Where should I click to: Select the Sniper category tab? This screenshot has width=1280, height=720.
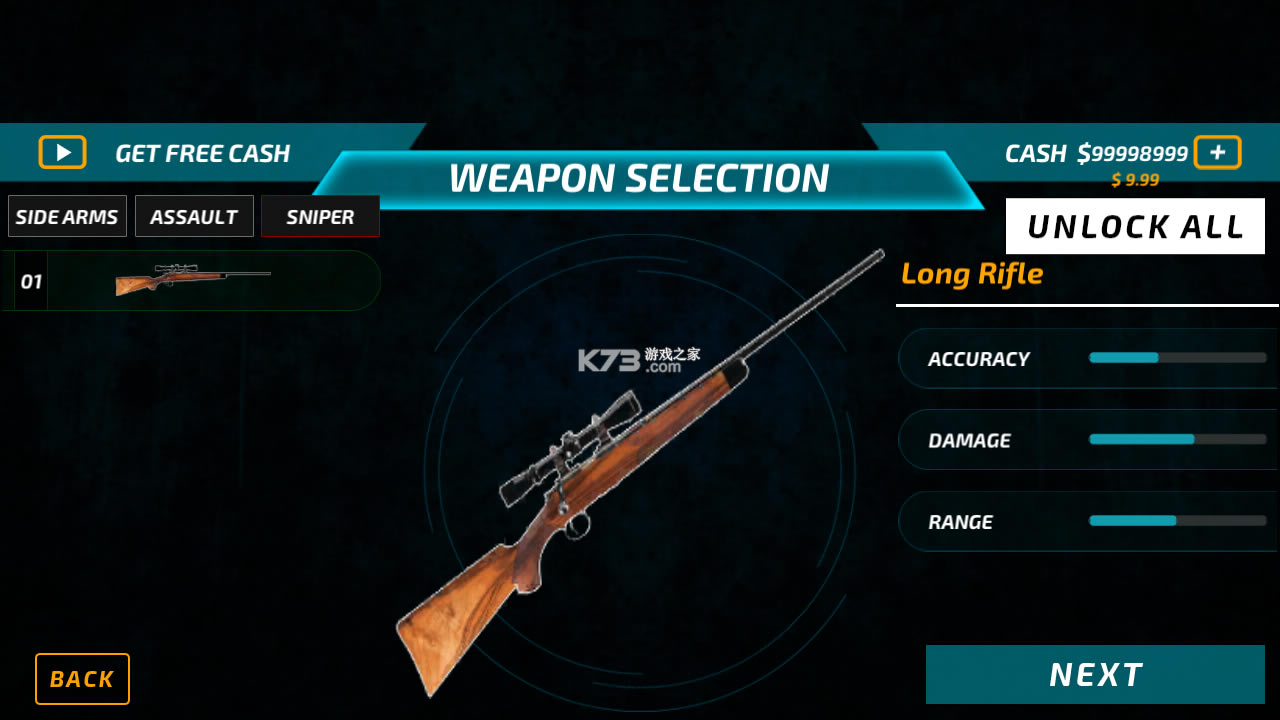pos(320,216)
